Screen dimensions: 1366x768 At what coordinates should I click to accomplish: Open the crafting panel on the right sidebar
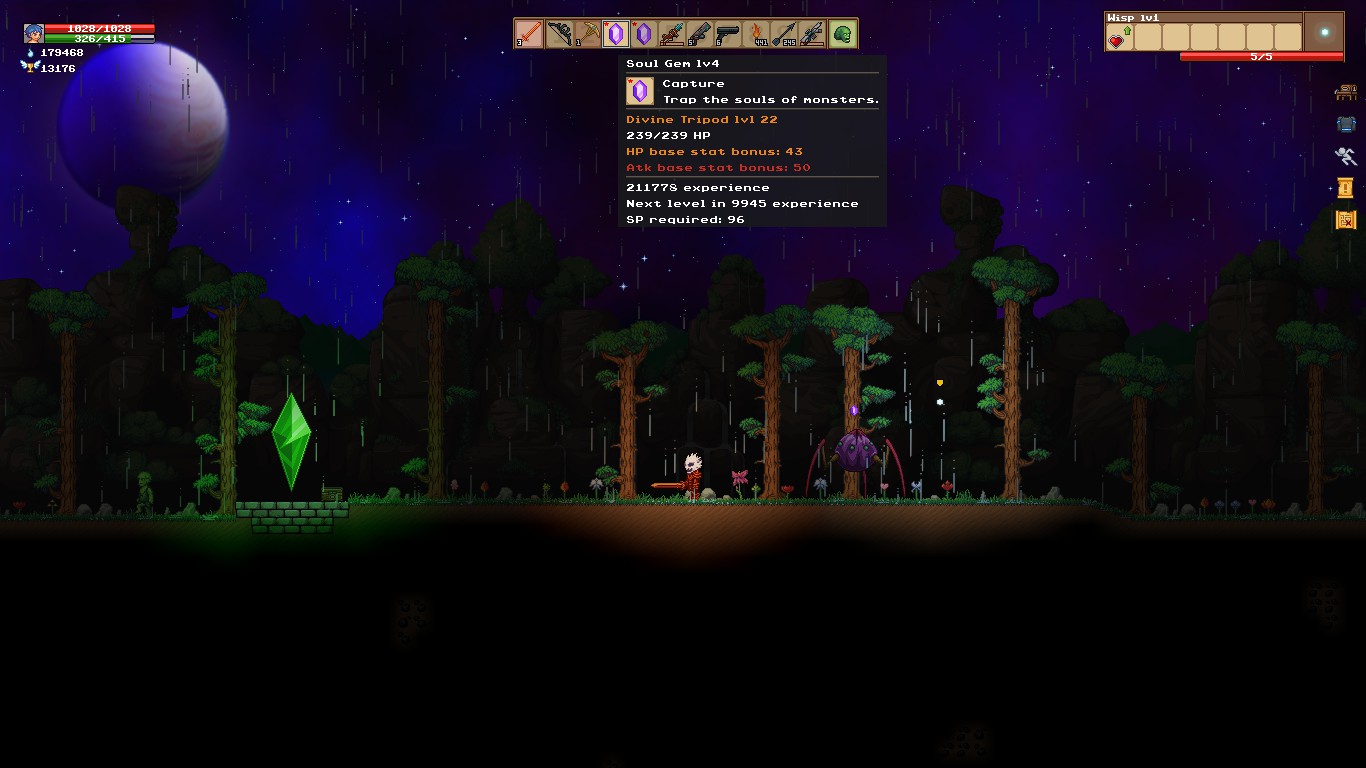point(1346,92)
